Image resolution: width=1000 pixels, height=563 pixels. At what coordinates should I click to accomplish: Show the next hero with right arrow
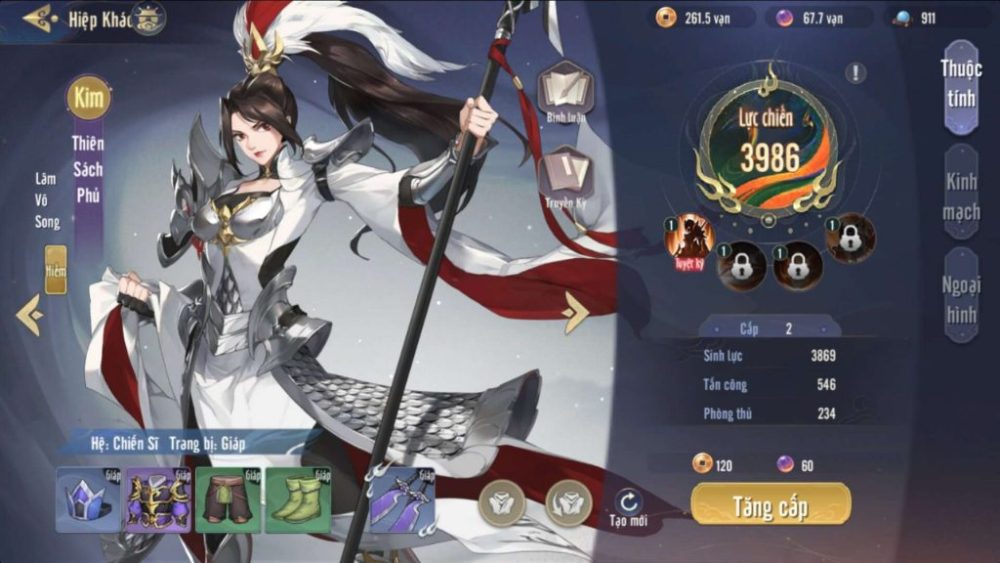pos(576,312)
